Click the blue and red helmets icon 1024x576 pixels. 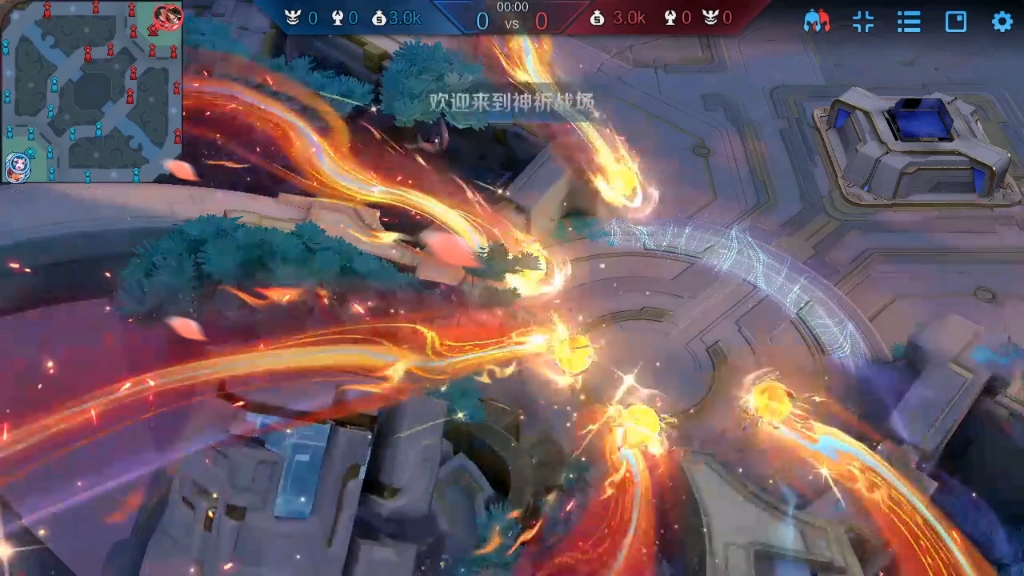(818, 21)
